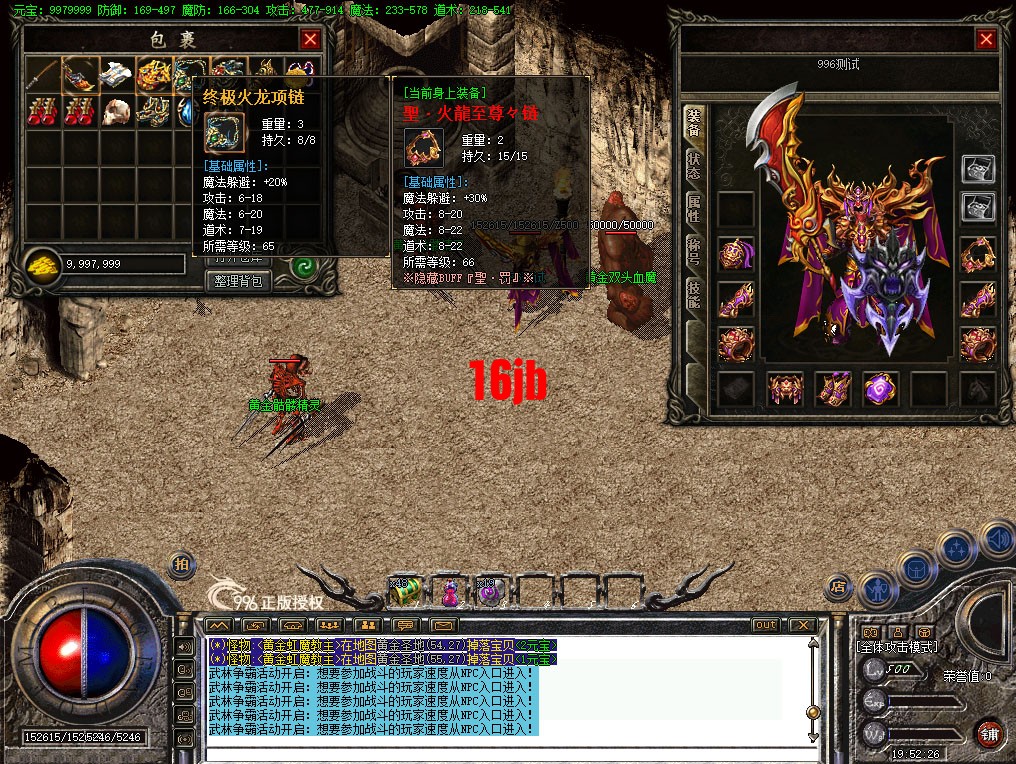The image size is (1016, 764).
Task: Pick the white scroll book item
Action: point(118,73)
